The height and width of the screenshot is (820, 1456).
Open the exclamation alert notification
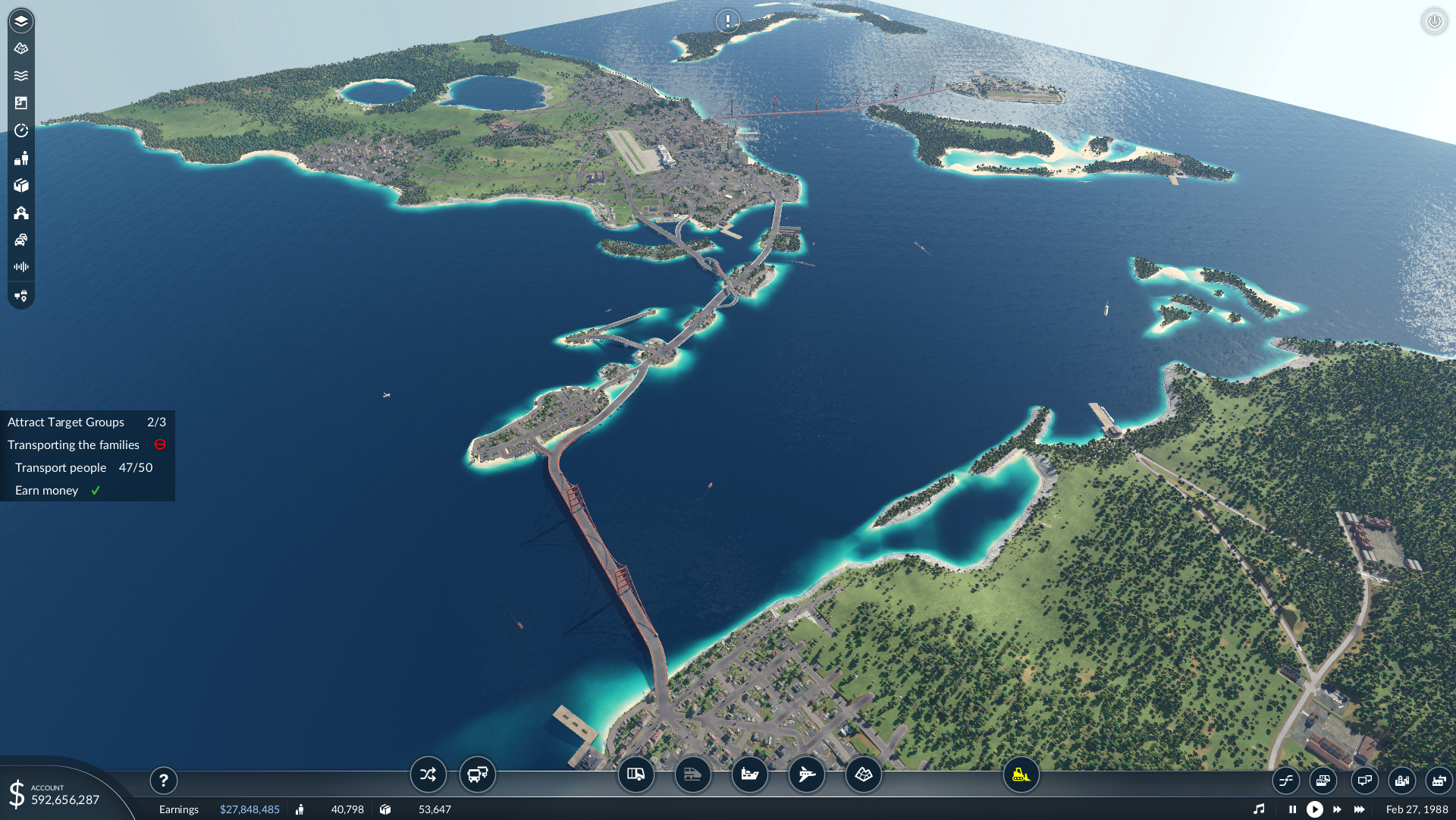[728, 20]
